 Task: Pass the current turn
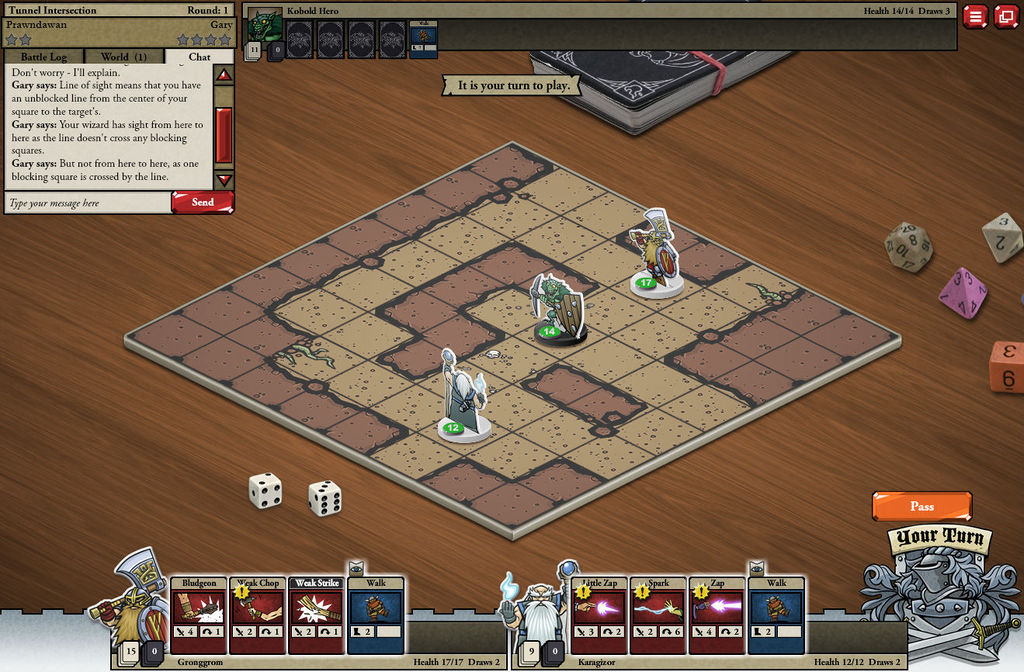click(921, 506)
